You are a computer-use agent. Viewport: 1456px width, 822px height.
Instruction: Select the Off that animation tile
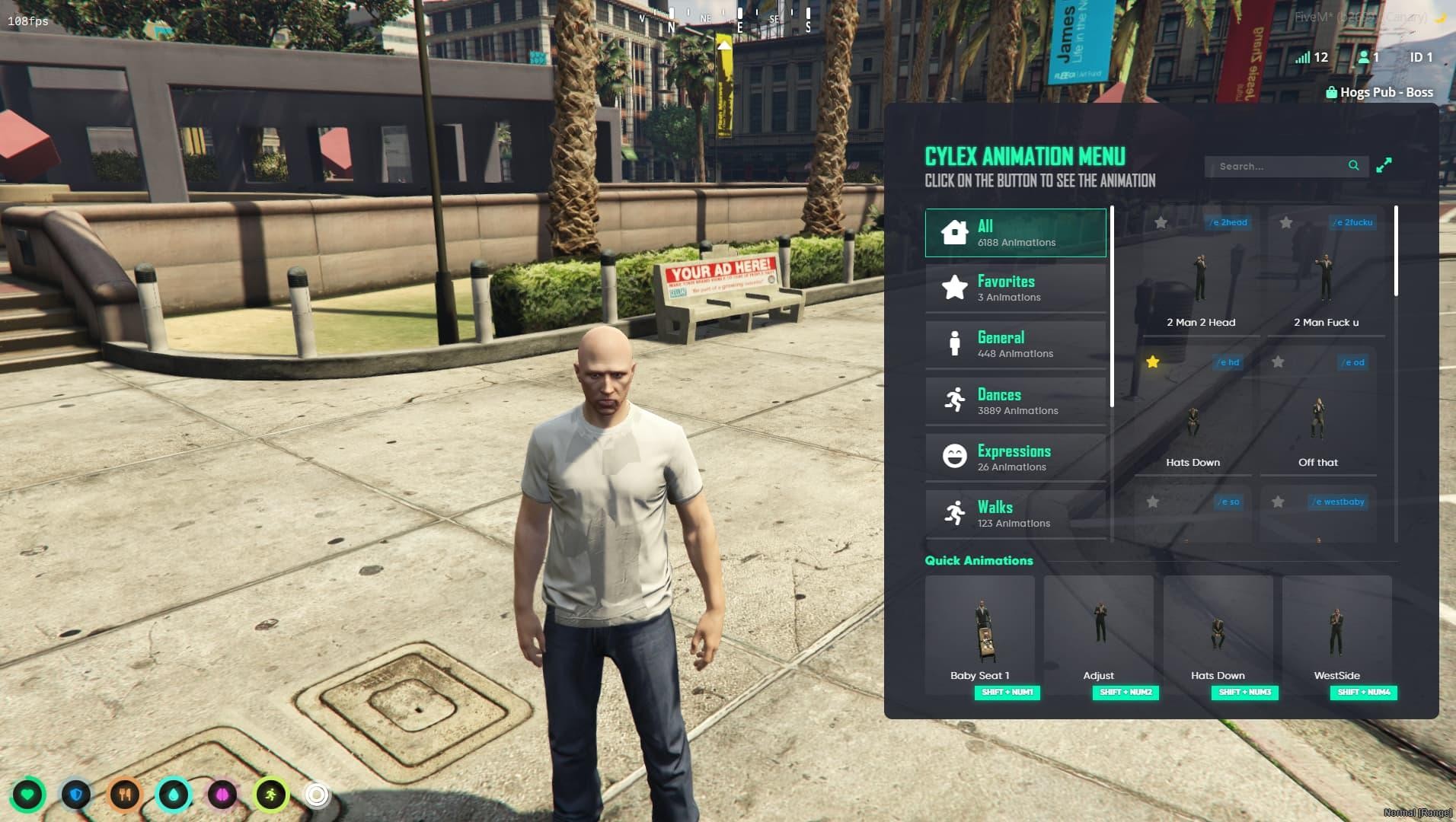[1317, 420]
